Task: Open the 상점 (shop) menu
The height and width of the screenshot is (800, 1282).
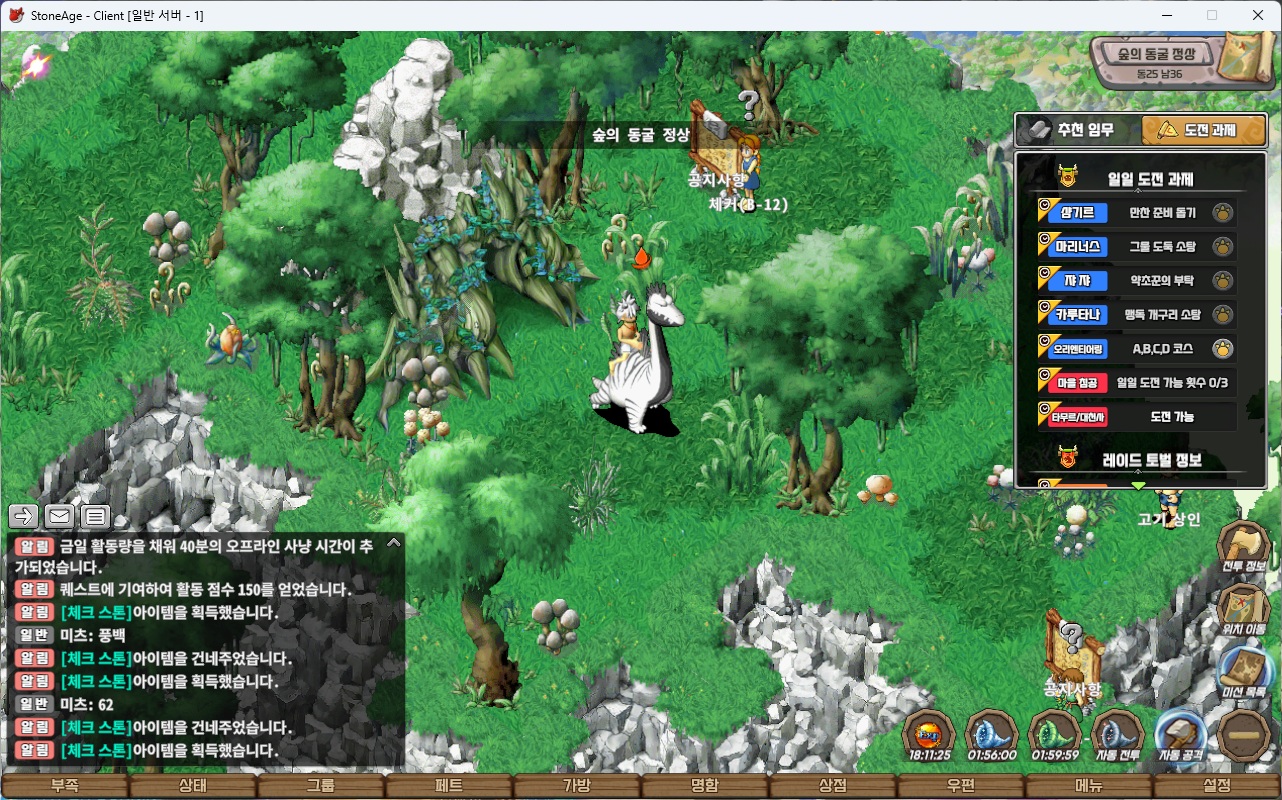Action: [833, 786]
